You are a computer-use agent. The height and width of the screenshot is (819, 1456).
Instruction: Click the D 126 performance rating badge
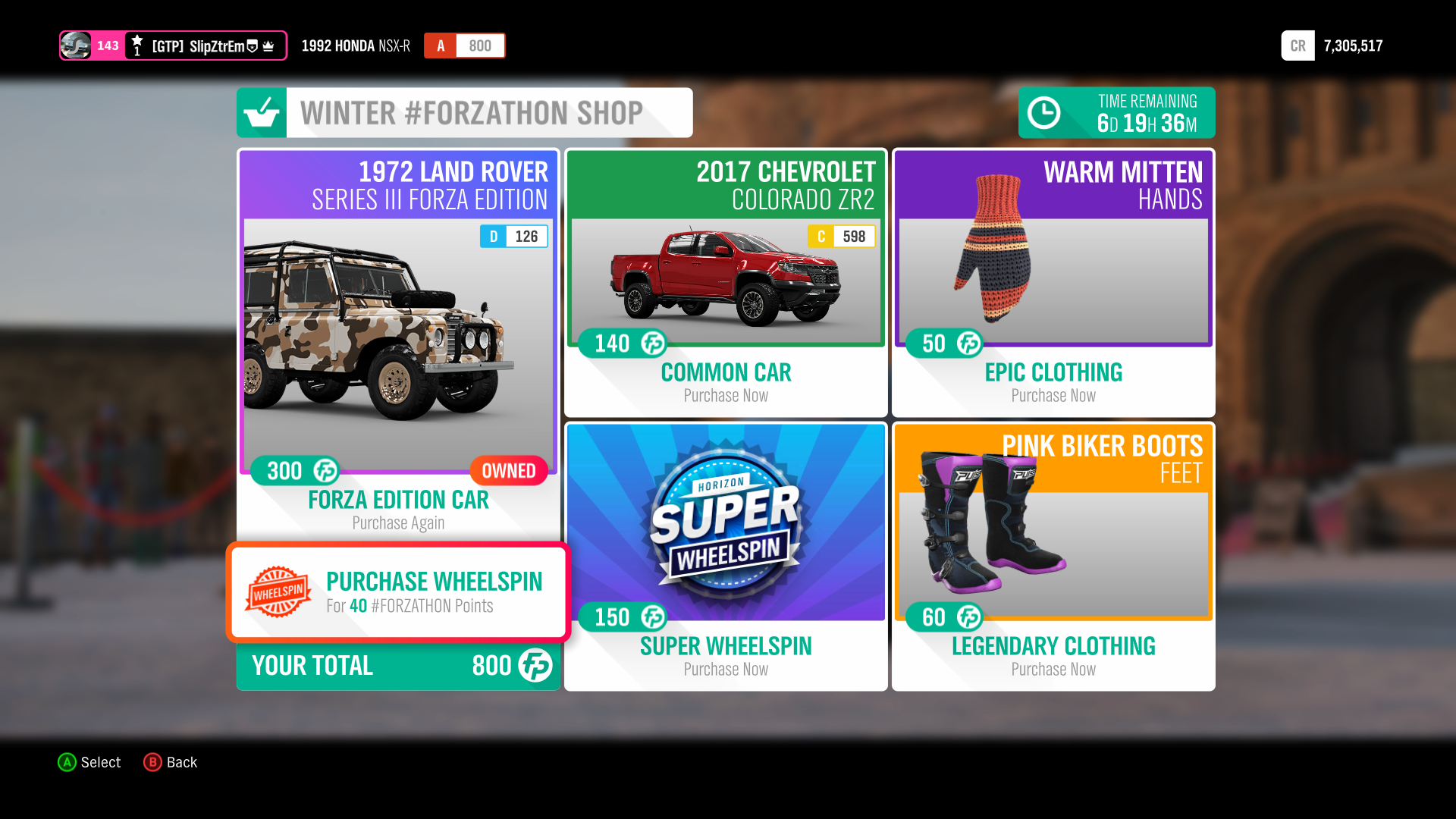pyautogui.click(x=513, y=236)
